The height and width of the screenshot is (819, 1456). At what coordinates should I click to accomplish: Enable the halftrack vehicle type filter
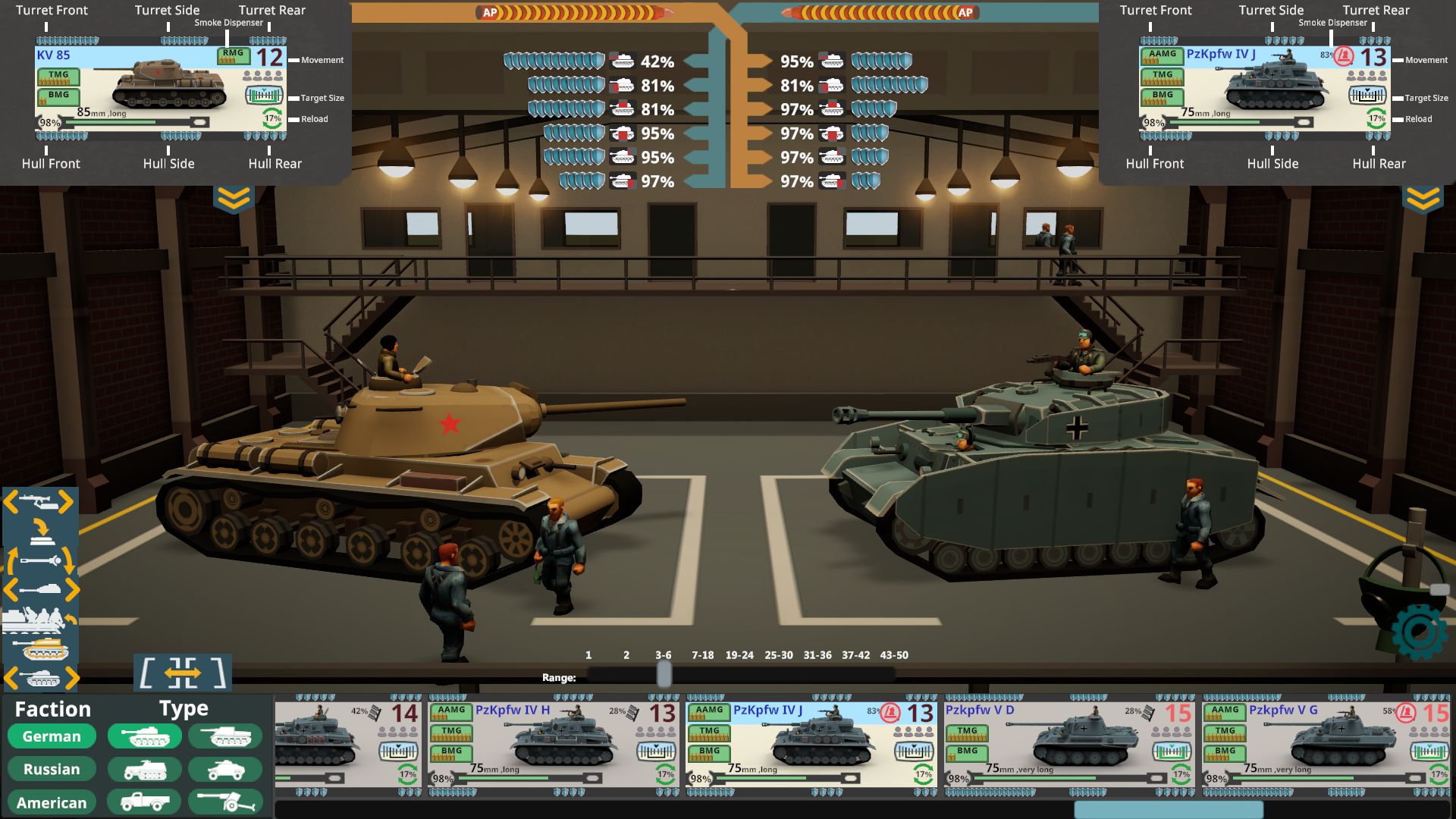coord(144,769)
